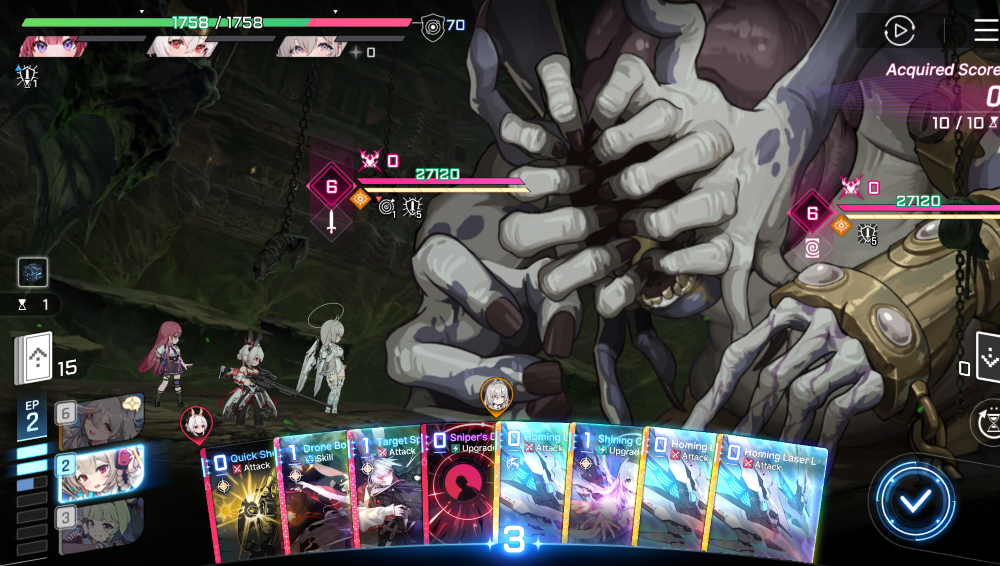Choose the Target attack card
This screenshot has width=1000, height=566.
pyautogui.click(x=386, y=495)
